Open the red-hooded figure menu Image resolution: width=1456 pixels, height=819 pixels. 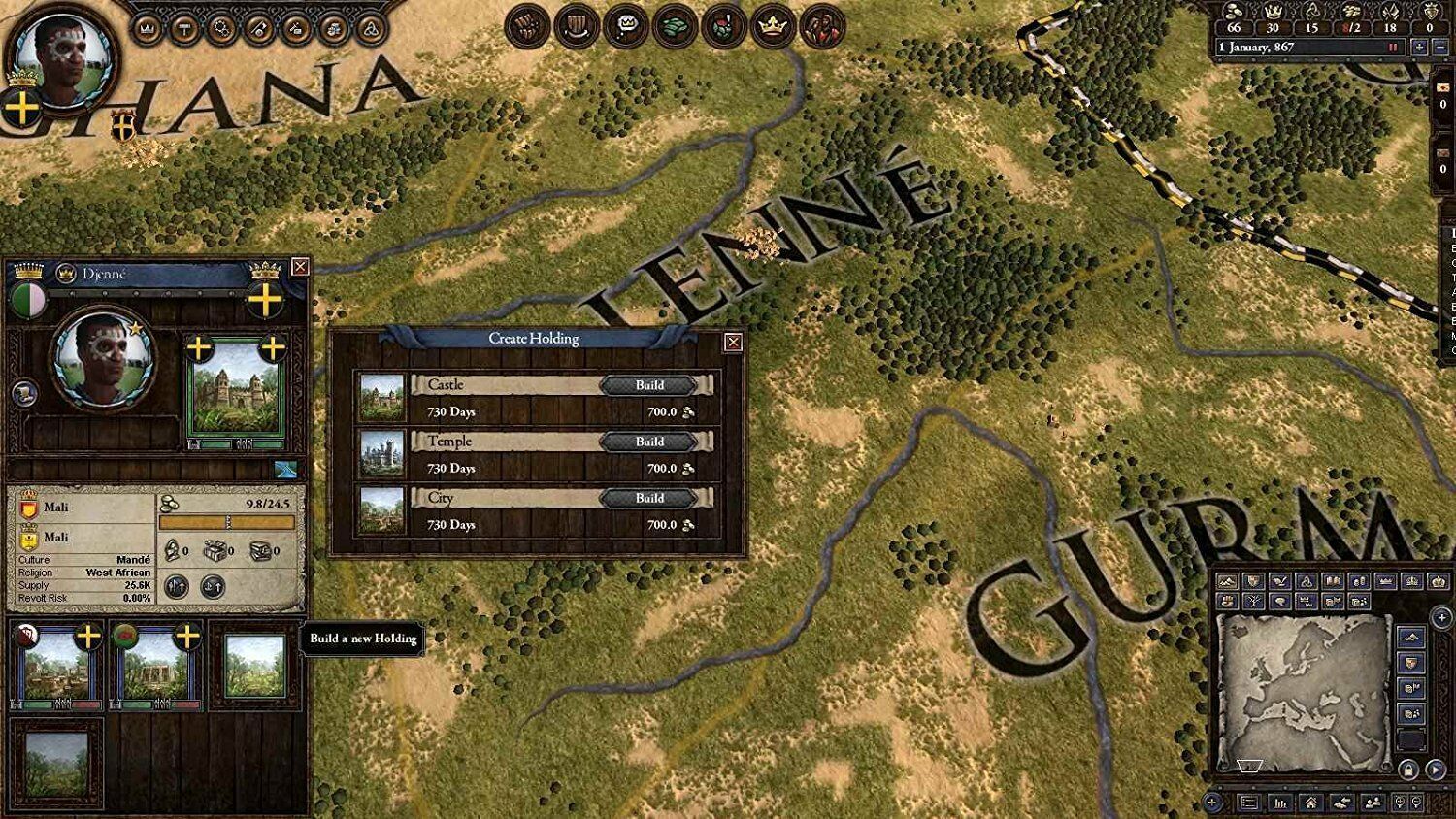pyautogui.click(x=821, y=26)
